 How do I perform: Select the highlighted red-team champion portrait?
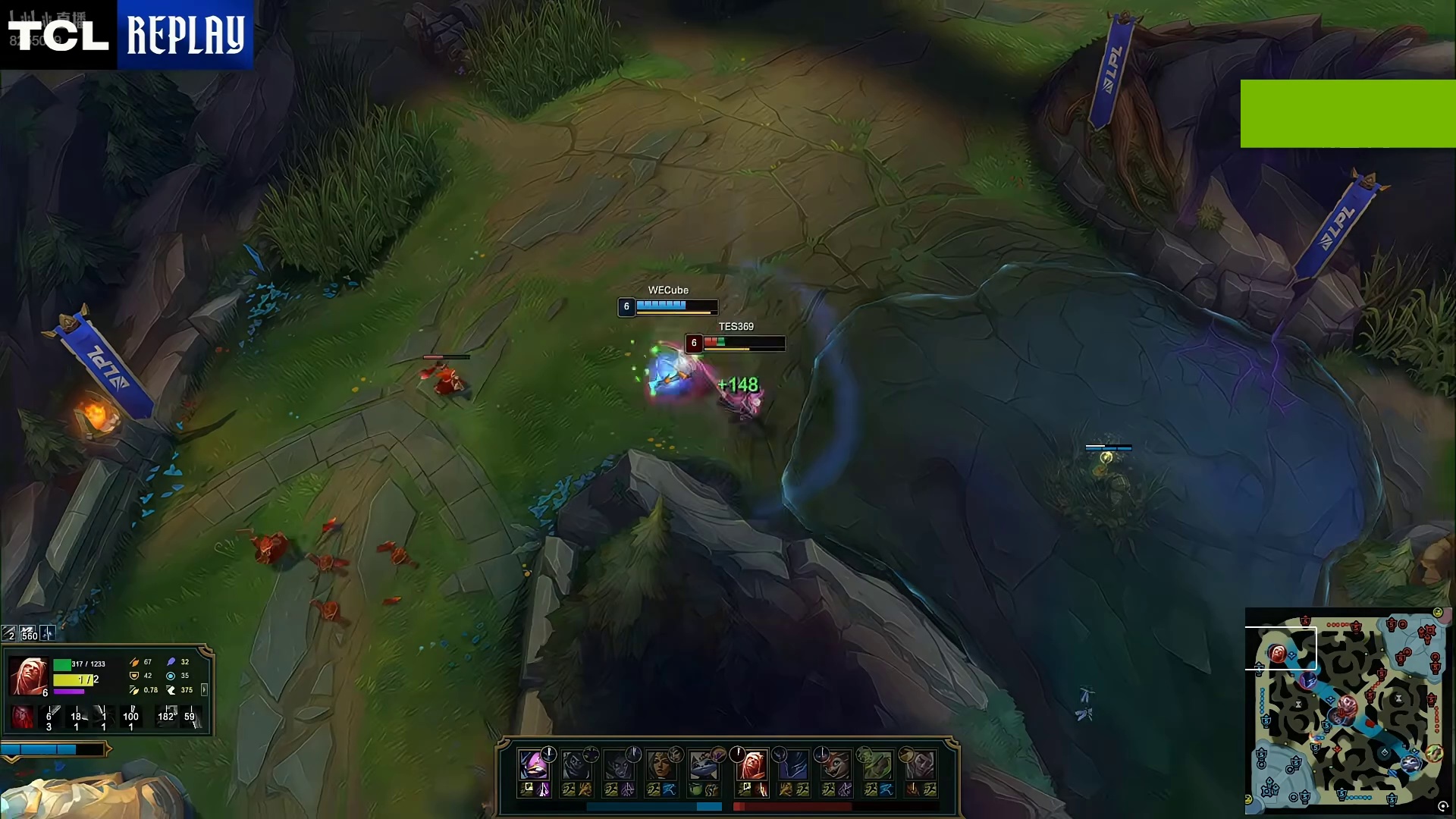(x=752, y=764)
